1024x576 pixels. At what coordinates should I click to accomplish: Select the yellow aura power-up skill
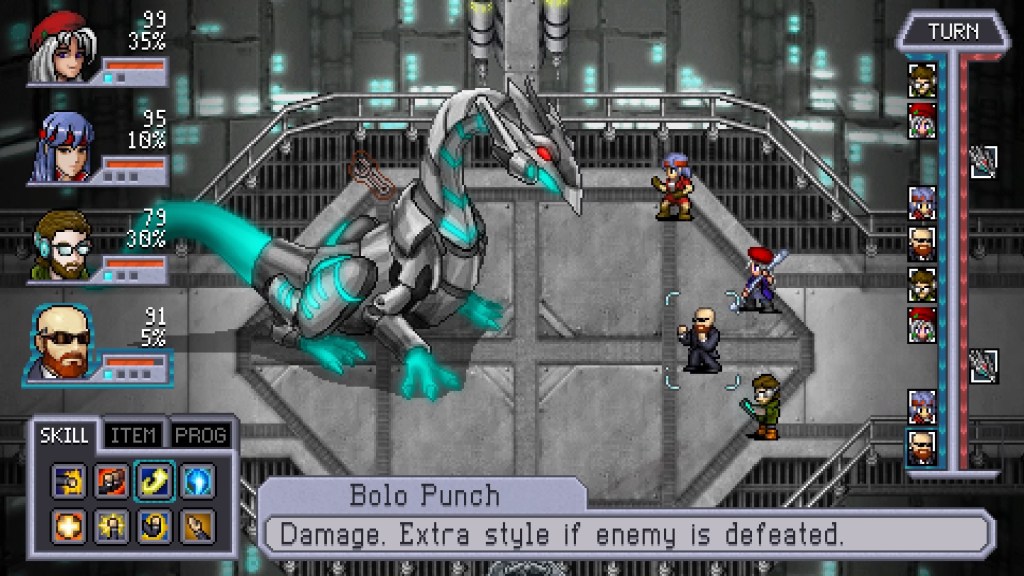pyautogui.click(x=112, y=524)
